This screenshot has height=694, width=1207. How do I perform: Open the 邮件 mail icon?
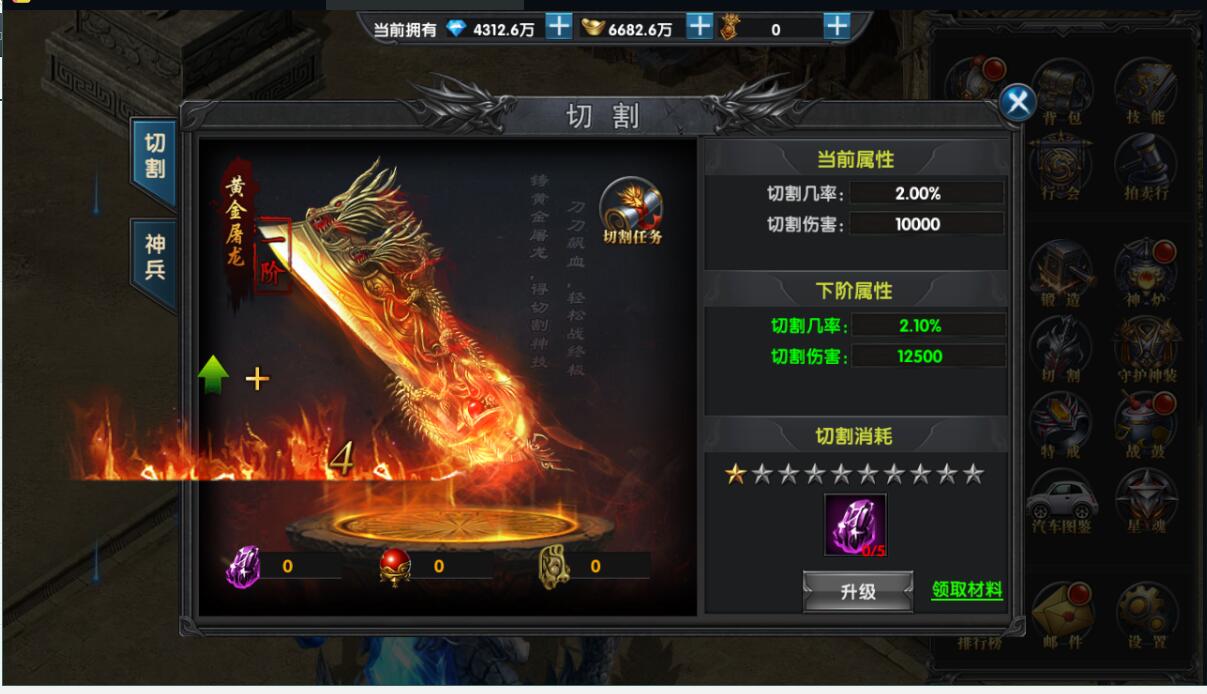[x=1061, y=612]
